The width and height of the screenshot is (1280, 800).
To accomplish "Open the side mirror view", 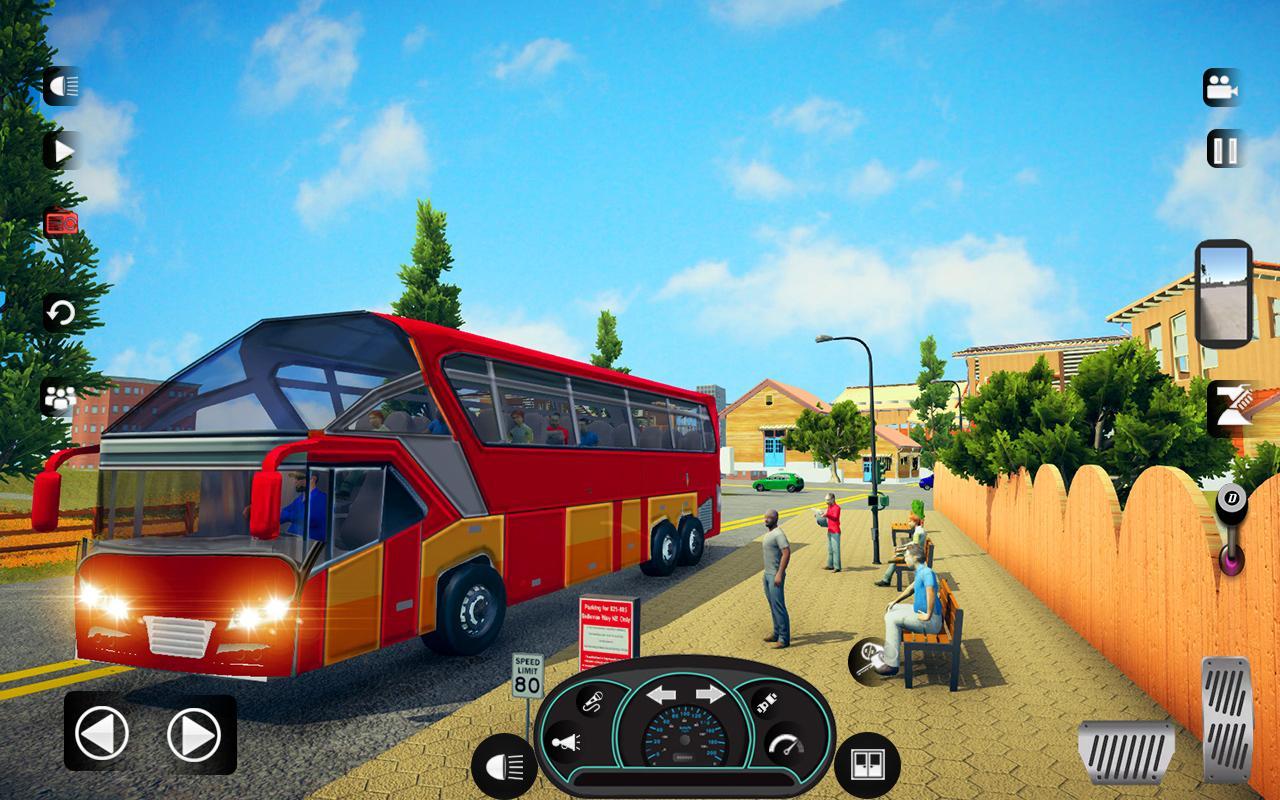I will pyautogui.click(x=1223, y=294).
